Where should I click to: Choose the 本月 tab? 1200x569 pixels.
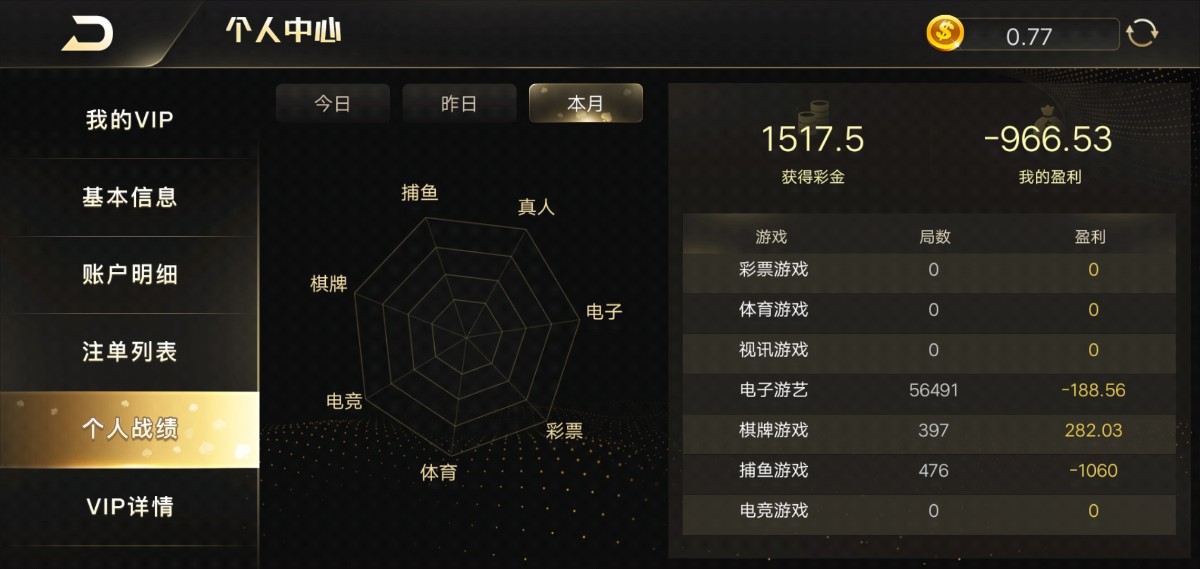(585, 104)
